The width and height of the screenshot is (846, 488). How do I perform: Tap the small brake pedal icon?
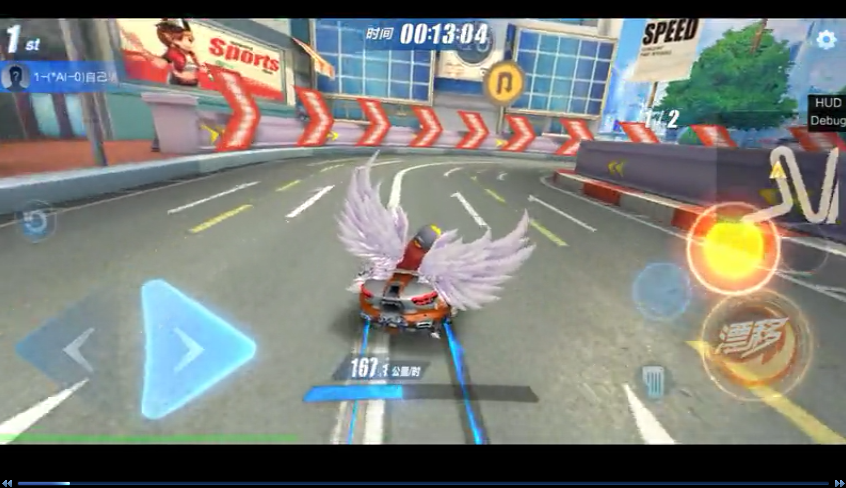(654, 380)
